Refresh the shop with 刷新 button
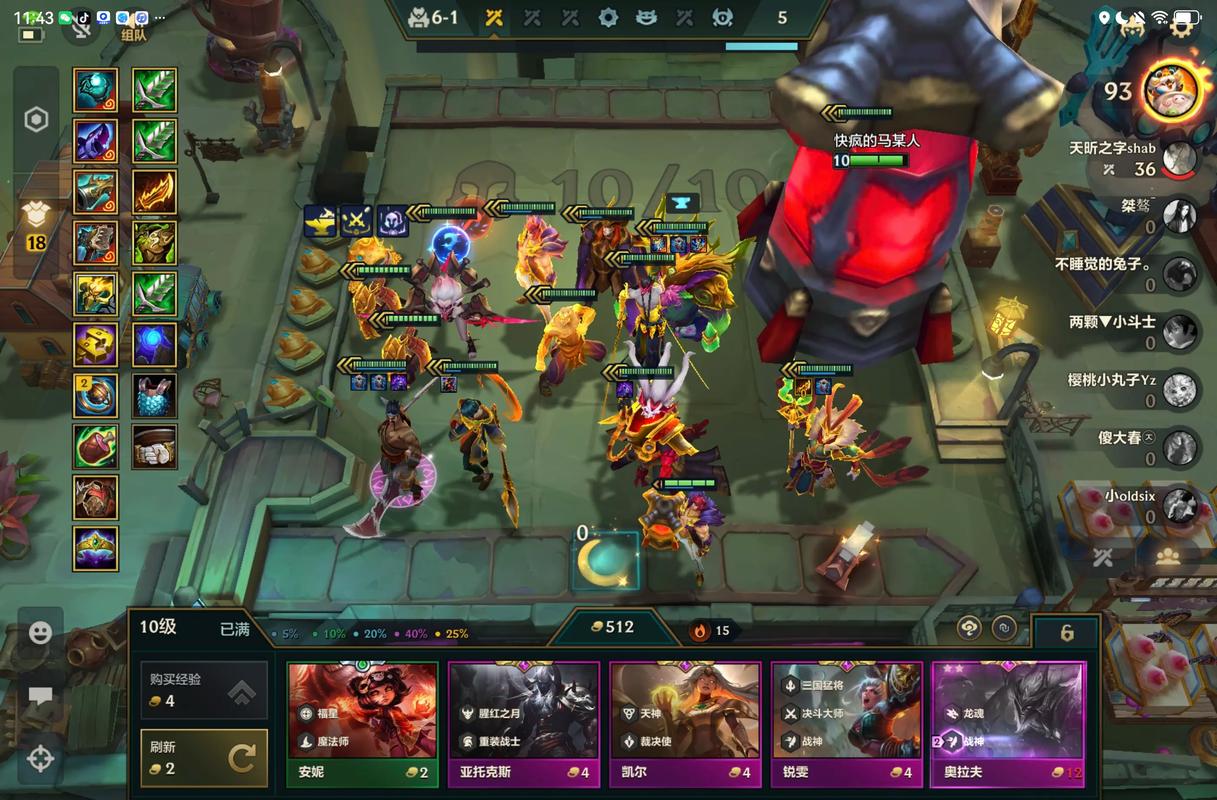Screen dimensions: 1217x800 click(204, 758)
